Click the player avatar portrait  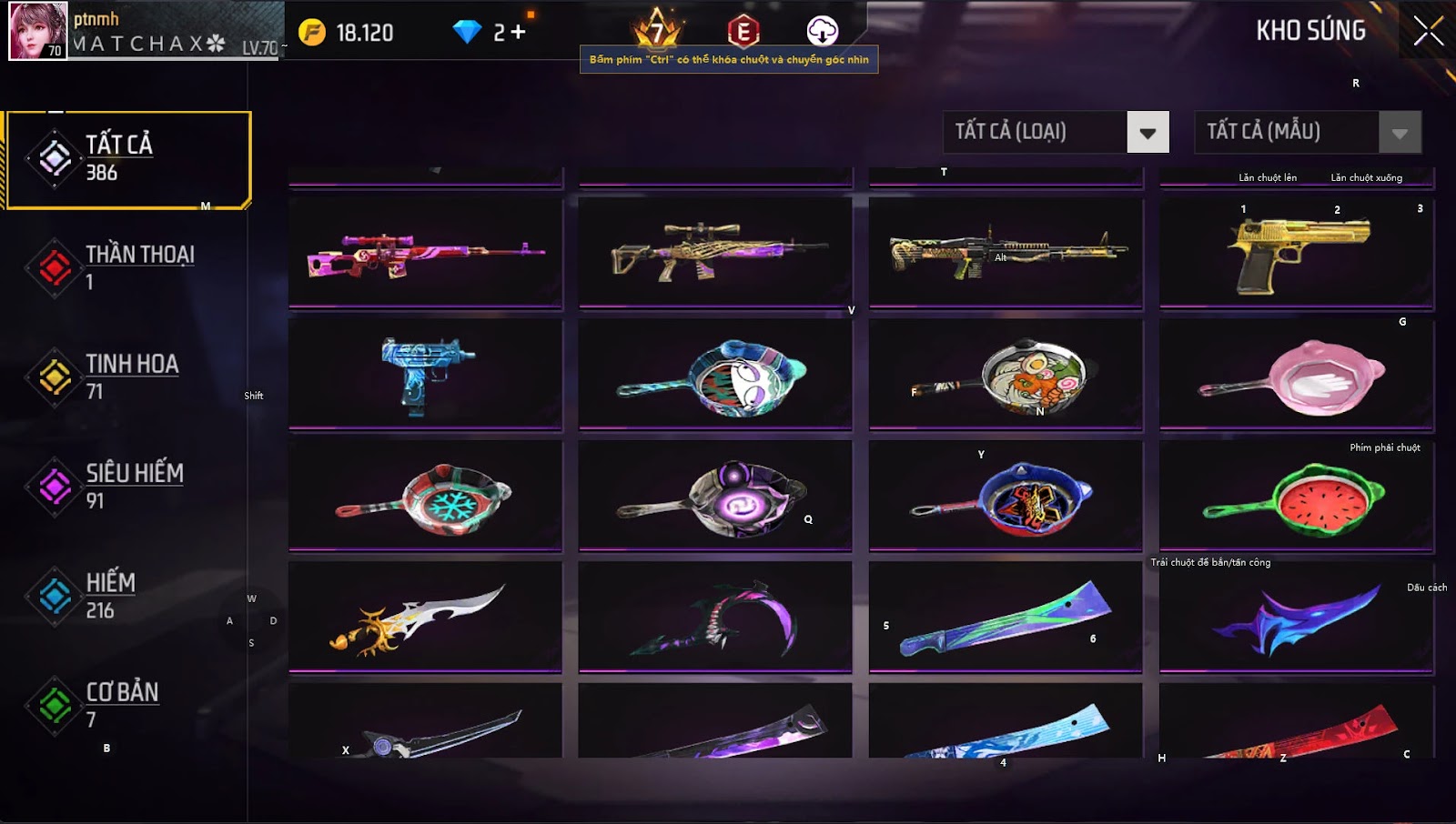click(37, 31)
